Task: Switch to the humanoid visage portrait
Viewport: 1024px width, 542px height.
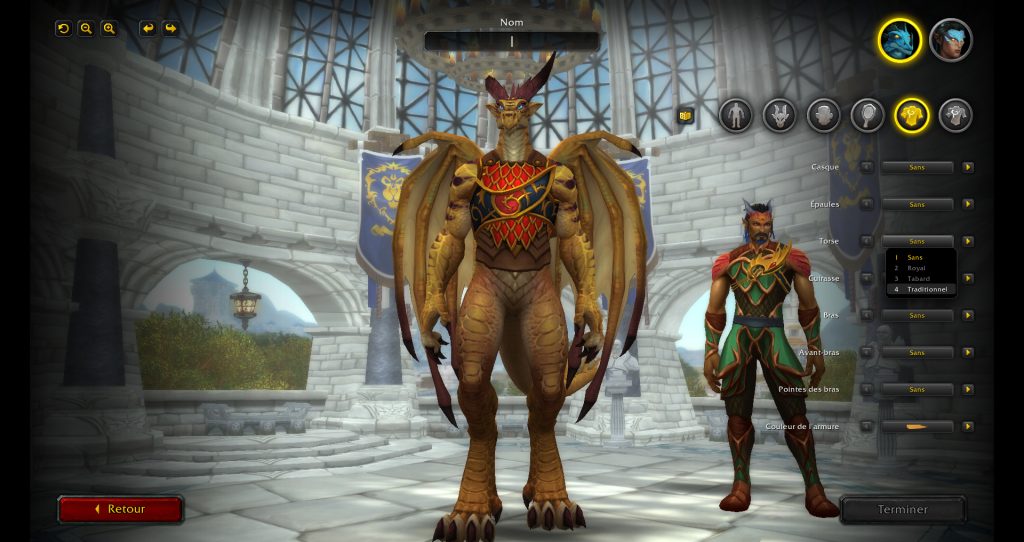Action: [x=951, y=40]
